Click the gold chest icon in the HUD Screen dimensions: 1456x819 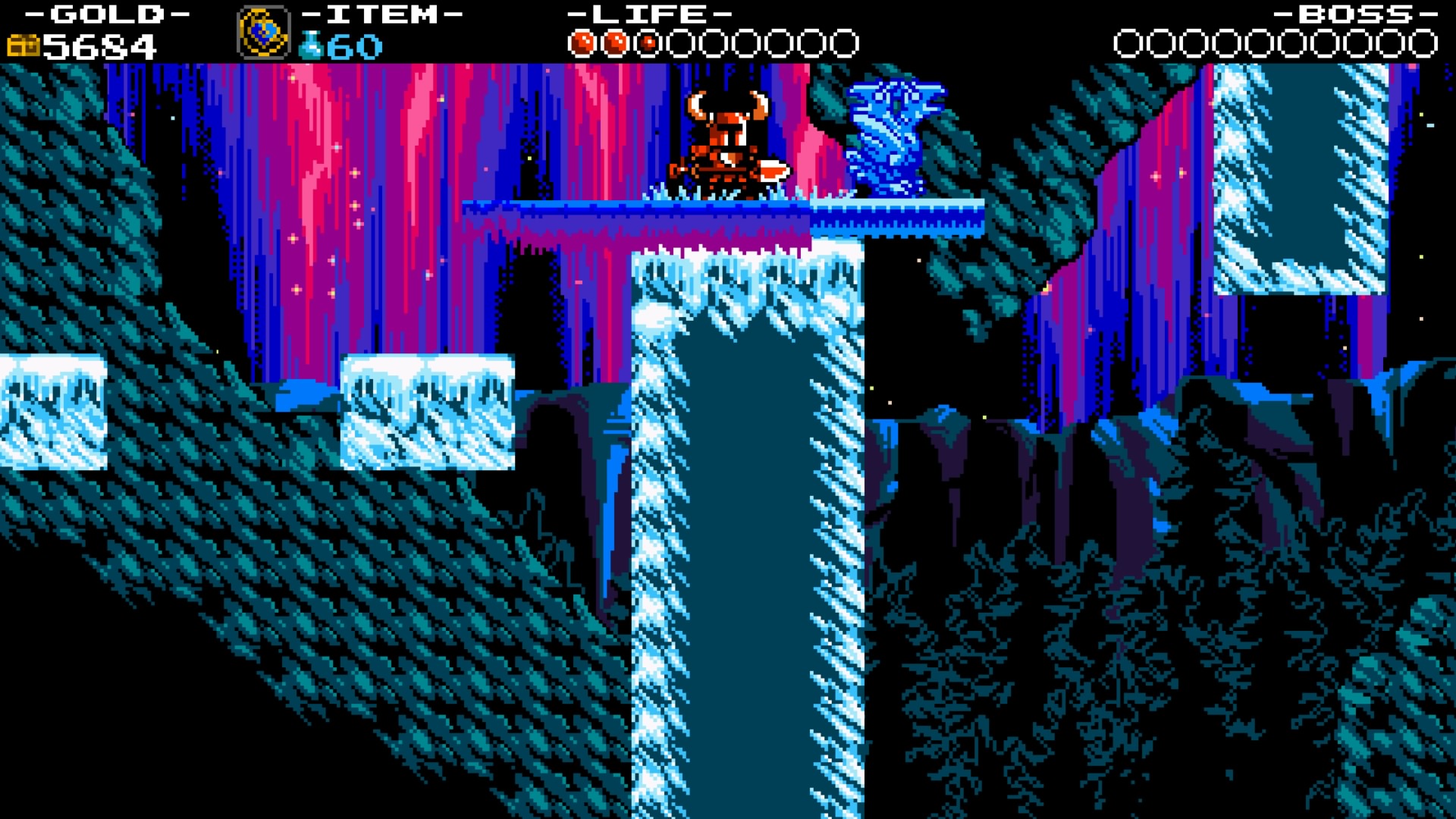click(25, 45)
